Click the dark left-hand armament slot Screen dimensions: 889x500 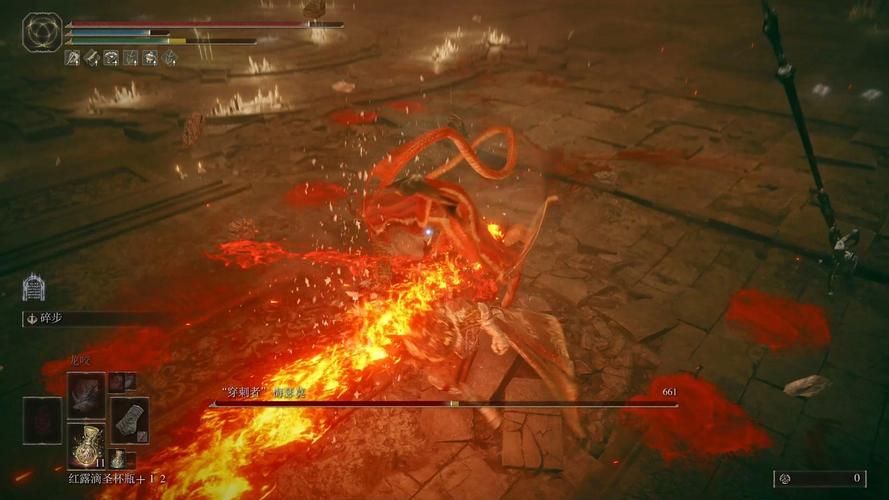(43, 419)
